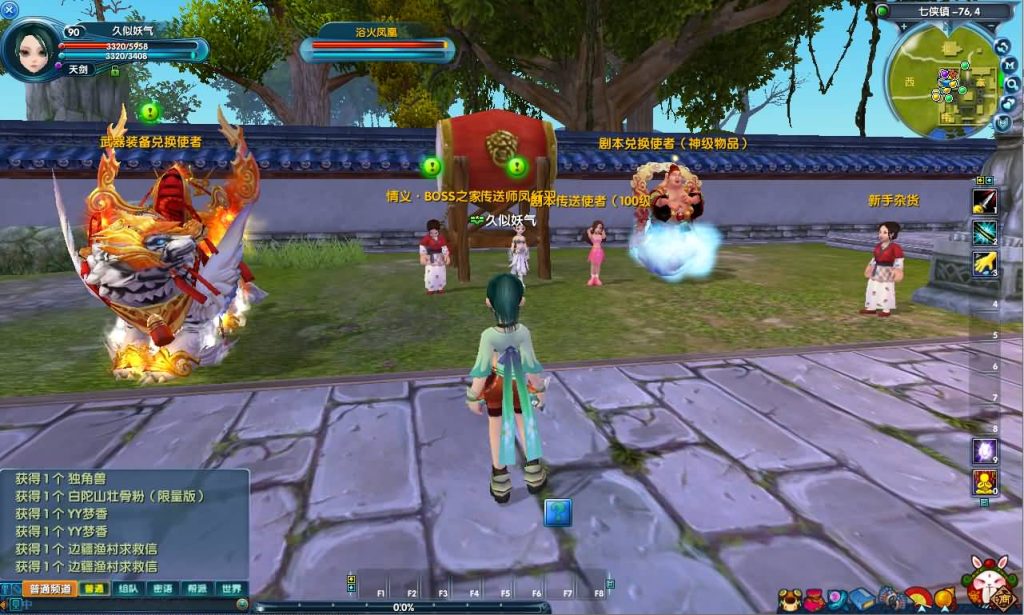This screenshot has height=615, width=1024.
Task: Click the player character portrait
Action: [32, 47]
